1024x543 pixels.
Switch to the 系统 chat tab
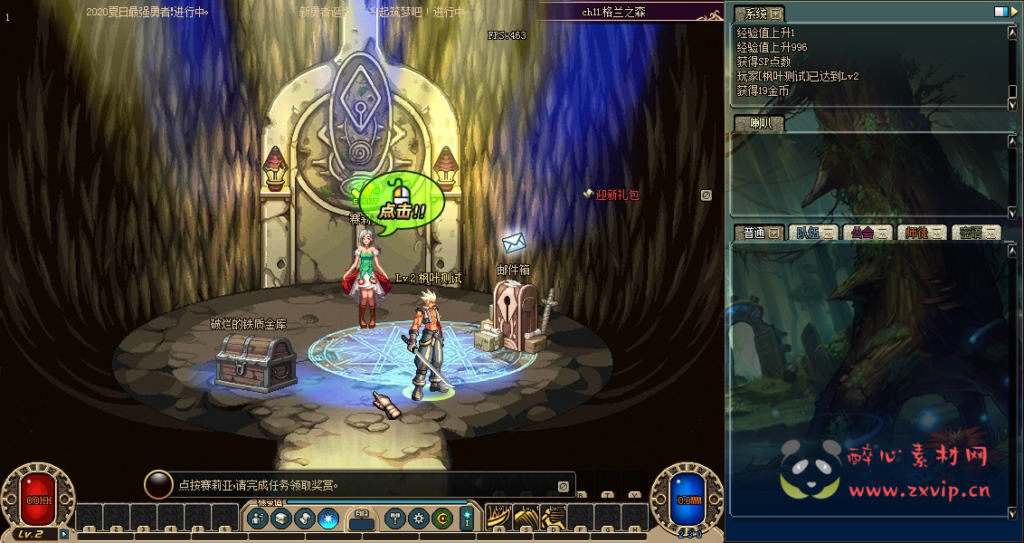(x=759, y=14)
